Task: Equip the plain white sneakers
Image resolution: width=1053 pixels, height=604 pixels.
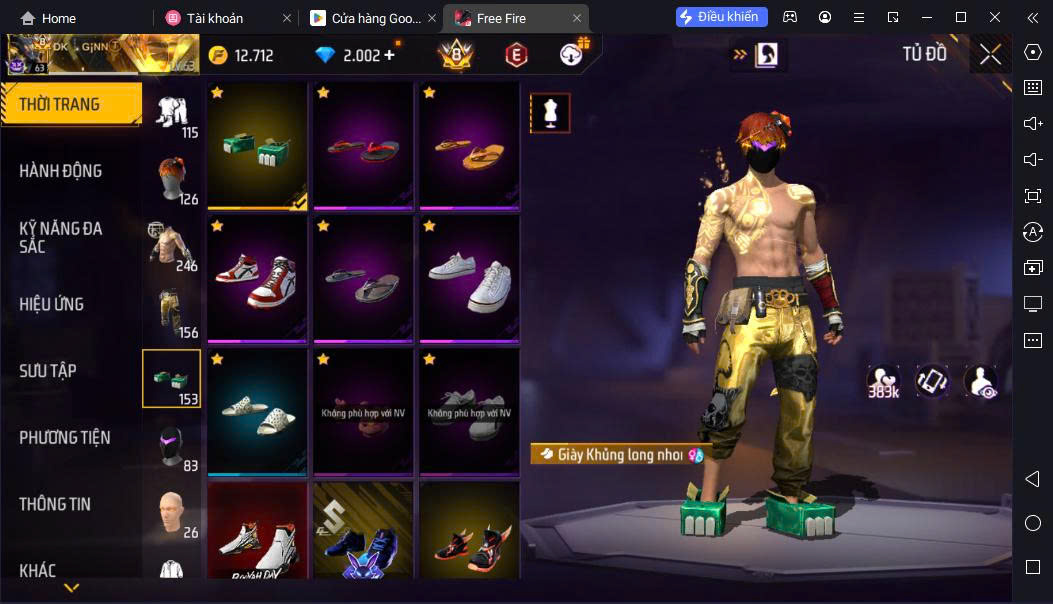Action: click(469, 278)
